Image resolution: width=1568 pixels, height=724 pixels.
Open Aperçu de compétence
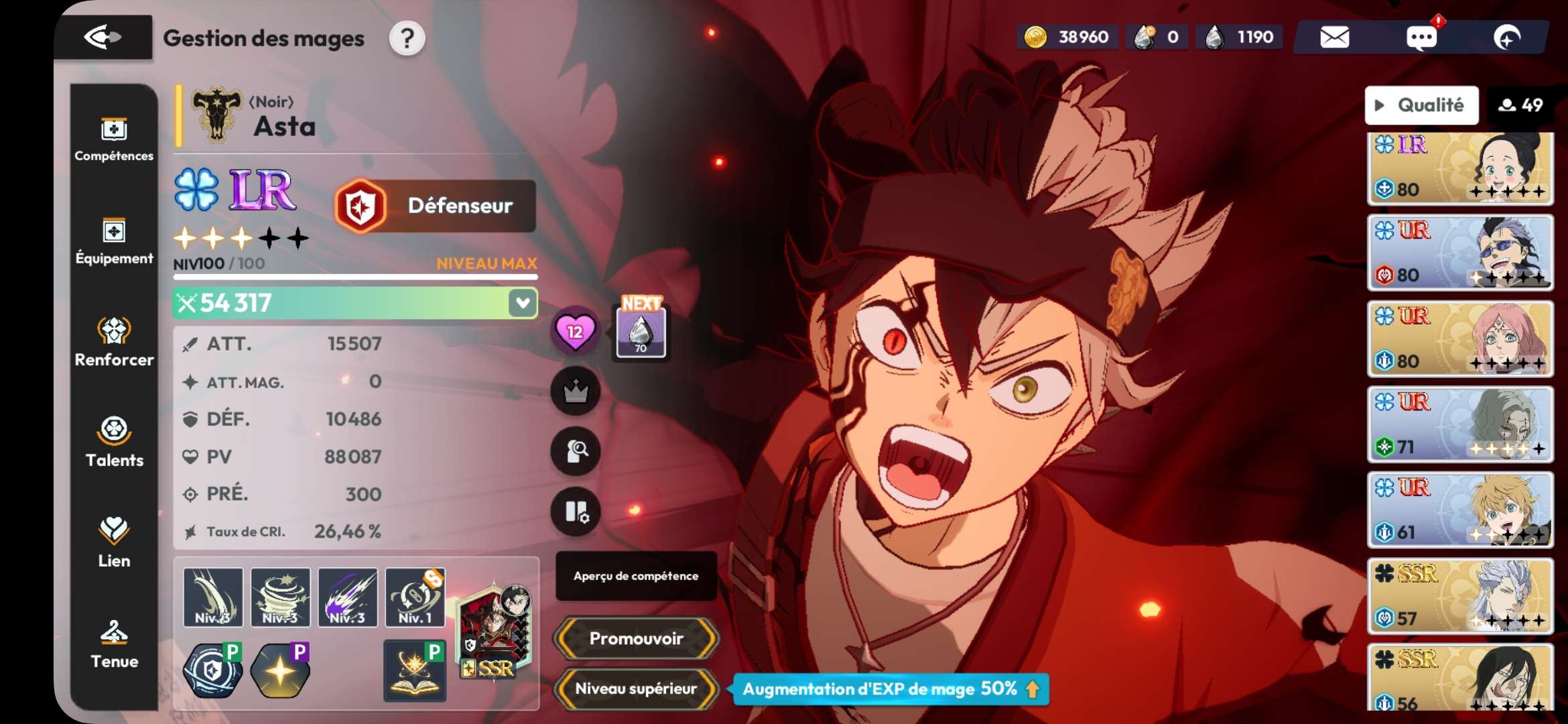coord(636,576)
